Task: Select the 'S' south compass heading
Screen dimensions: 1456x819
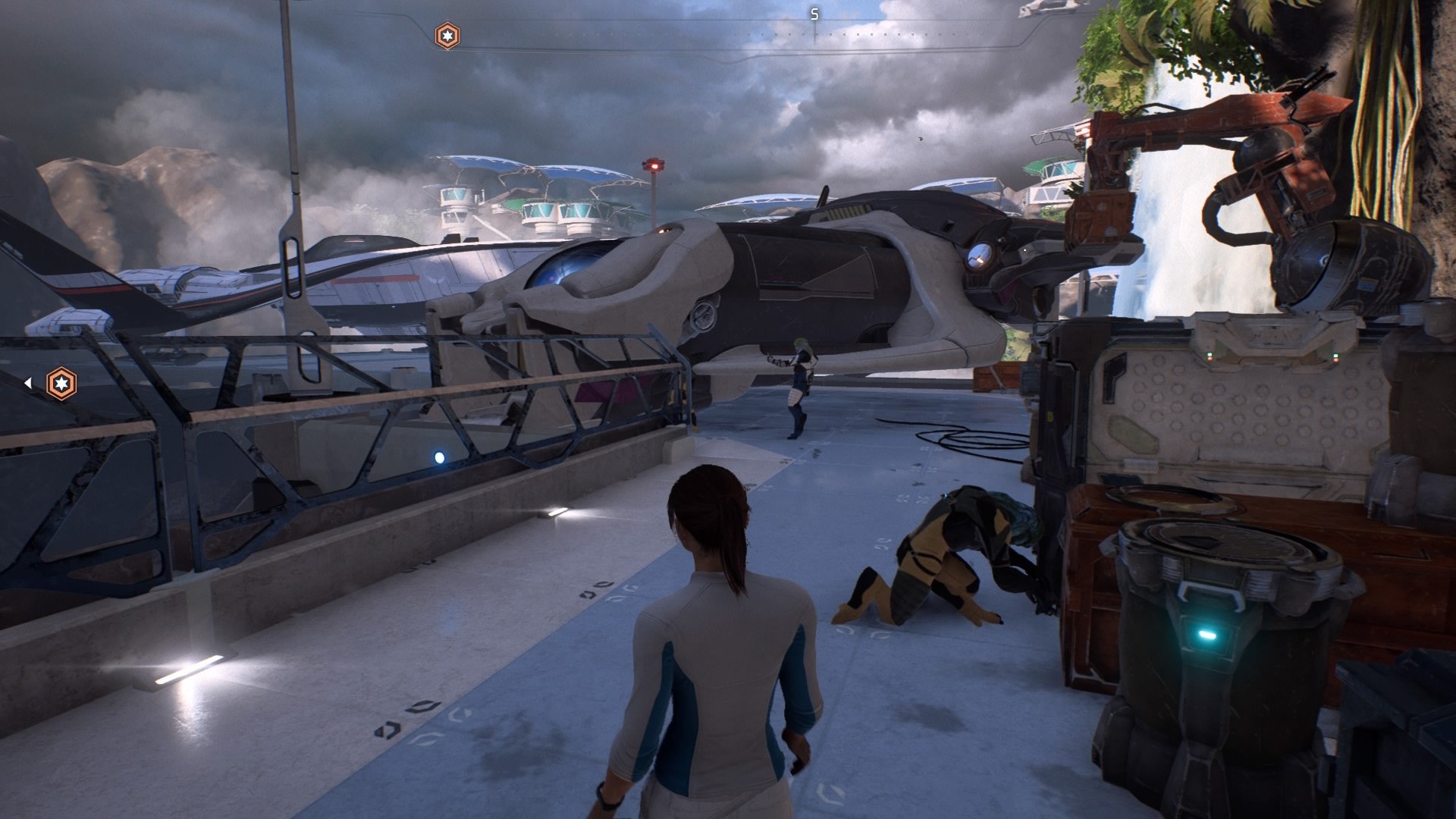Action: tap(814, 12)
